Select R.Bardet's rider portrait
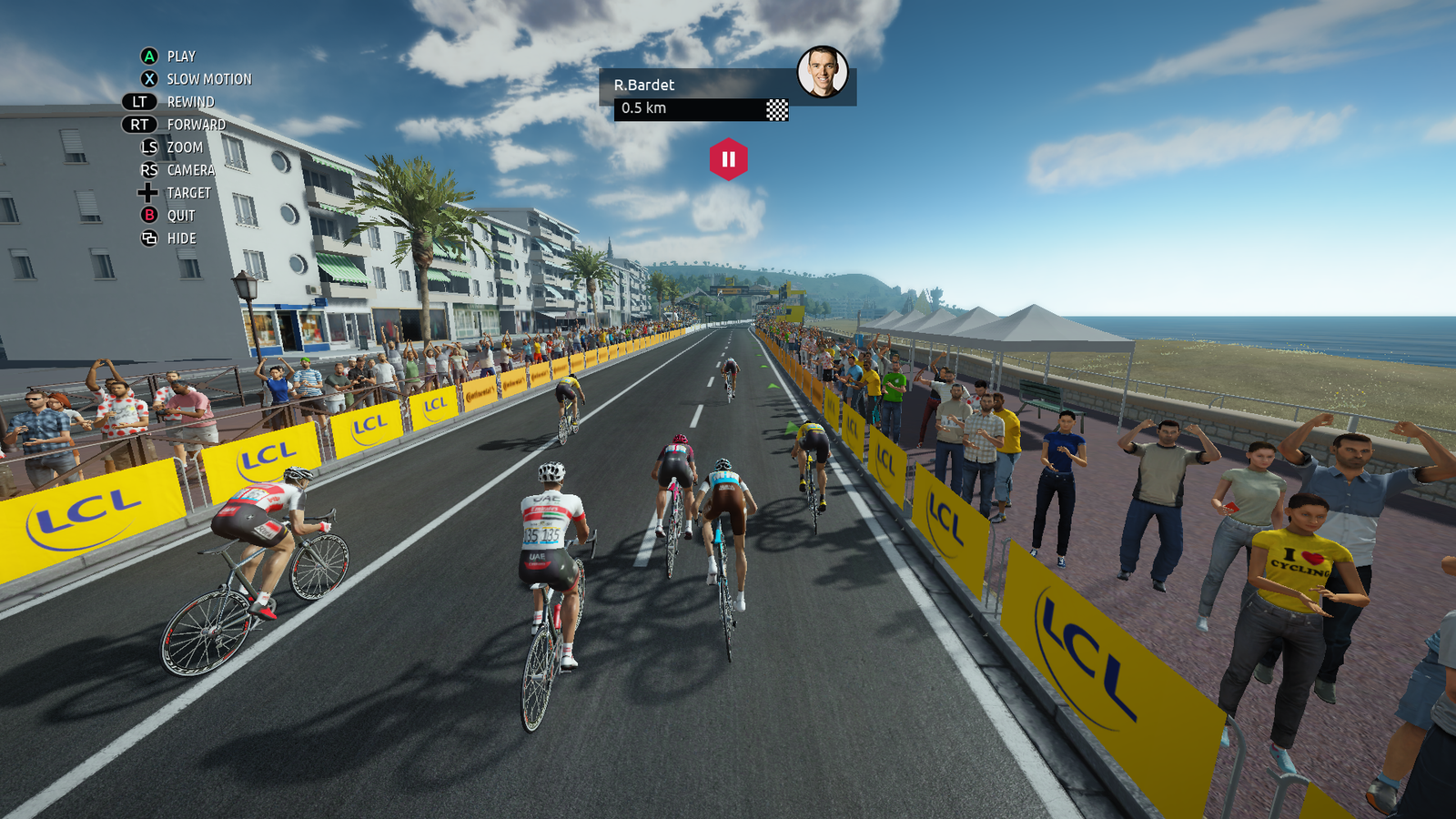 click(823, 72)
